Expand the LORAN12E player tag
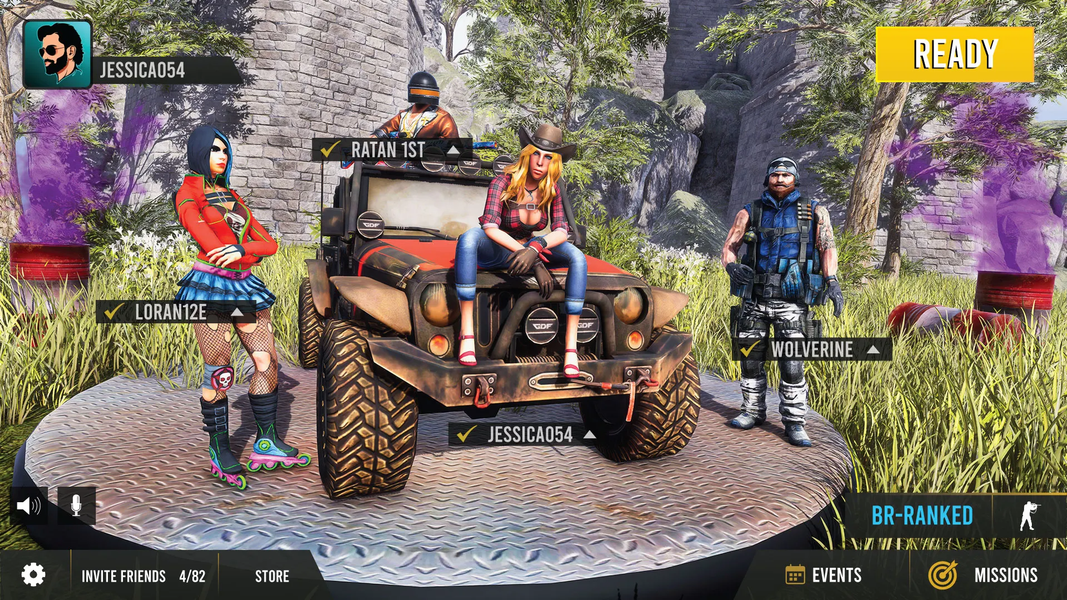The image size is (1067, 600). click(x=237, y=312)
